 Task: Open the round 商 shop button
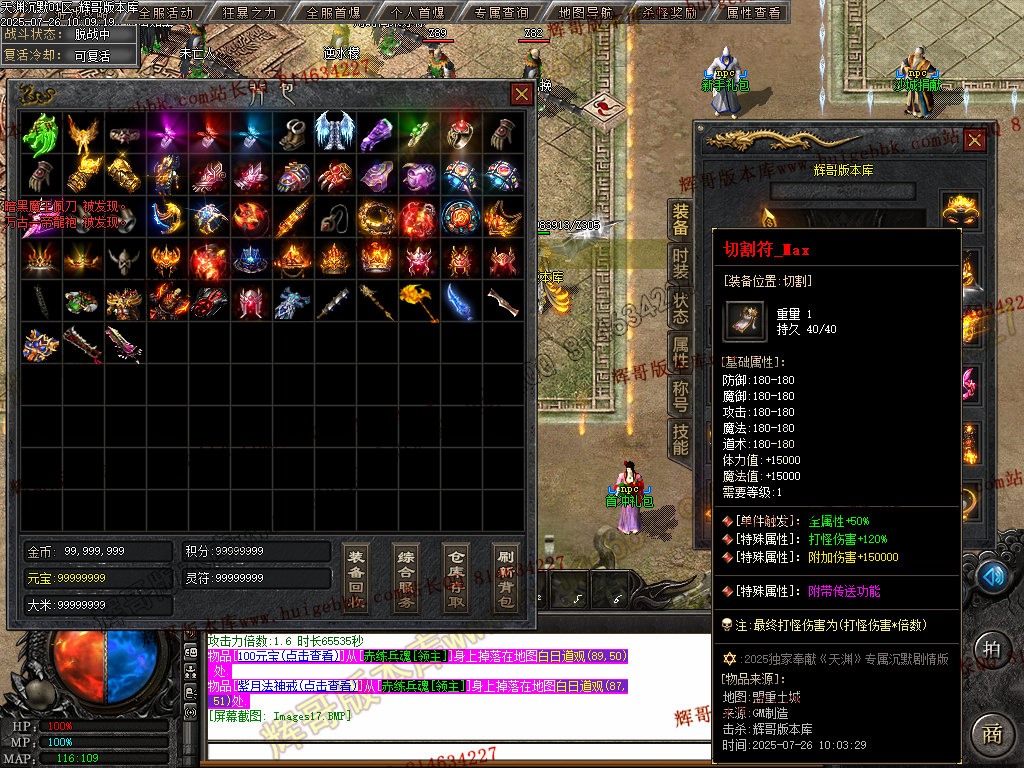coord(991,733)
